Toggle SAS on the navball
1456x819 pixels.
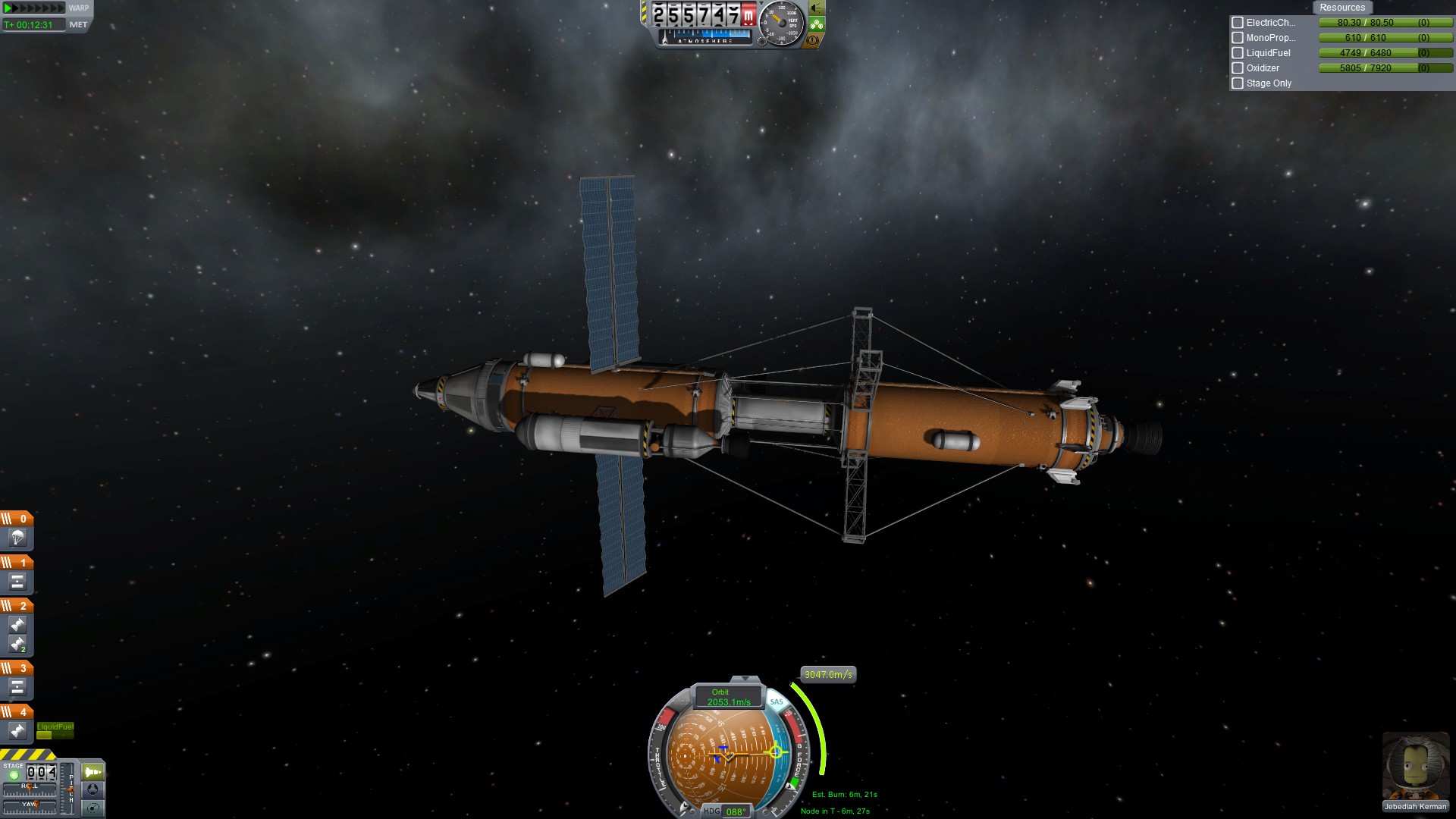click(x=777, y=702)
